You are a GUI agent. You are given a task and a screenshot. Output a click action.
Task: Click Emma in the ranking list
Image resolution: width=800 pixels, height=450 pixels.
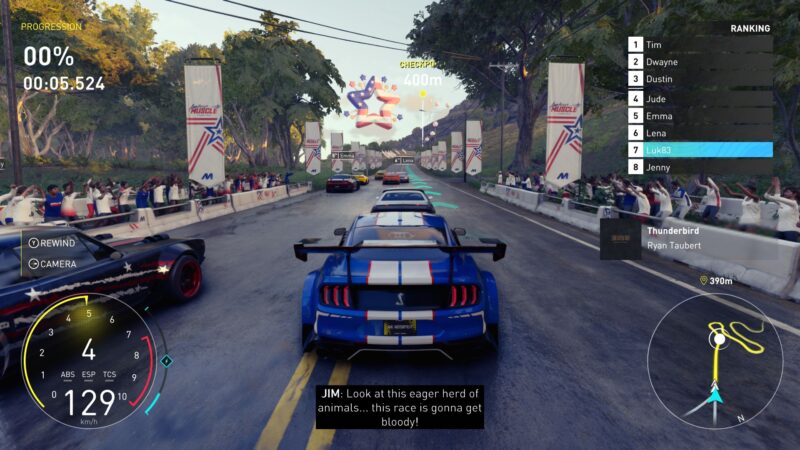700,115
